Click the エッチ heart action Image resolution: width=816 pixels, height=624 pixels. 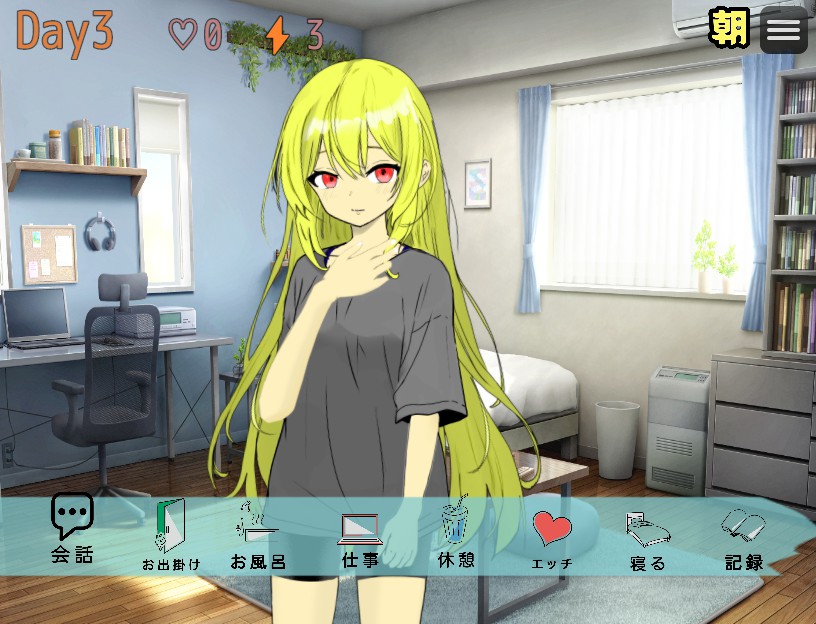click(552, 536)
